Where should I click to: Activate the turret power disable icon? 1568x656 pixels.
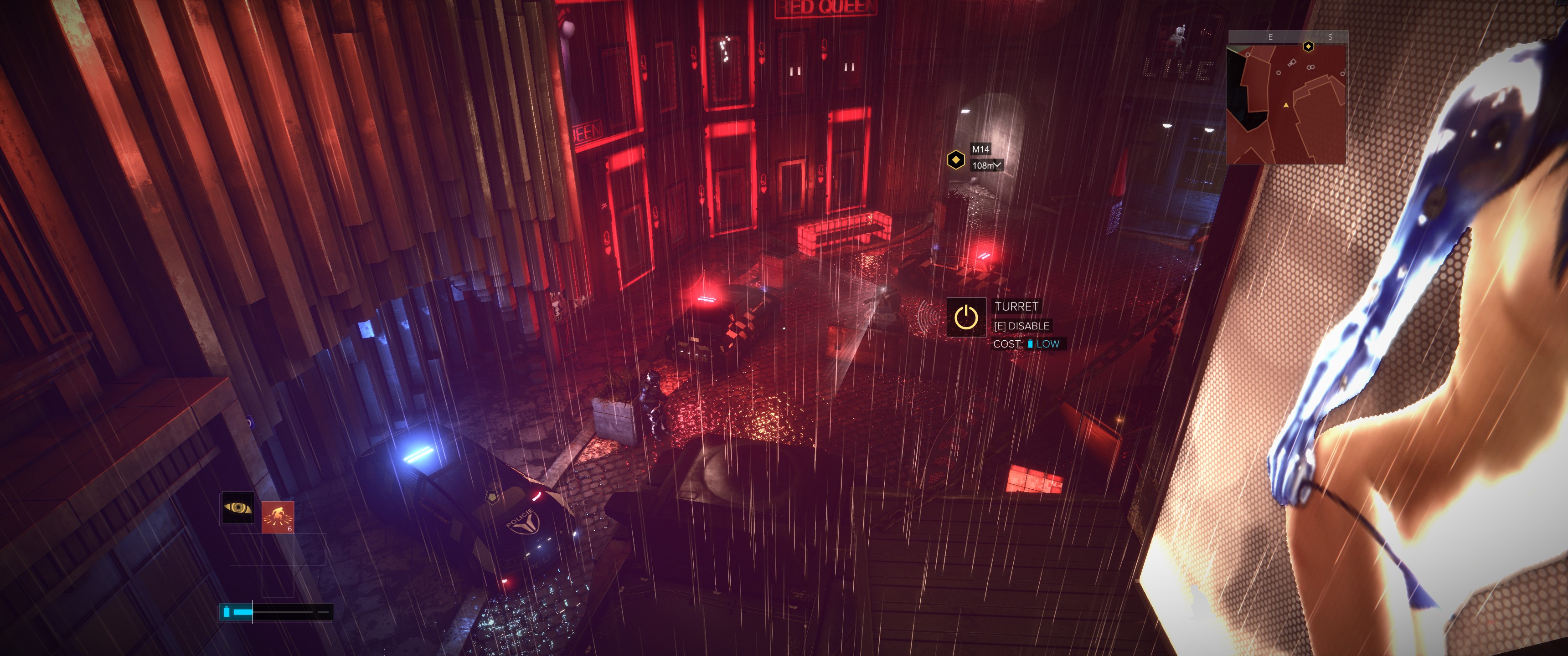click(x=966, y=317)
